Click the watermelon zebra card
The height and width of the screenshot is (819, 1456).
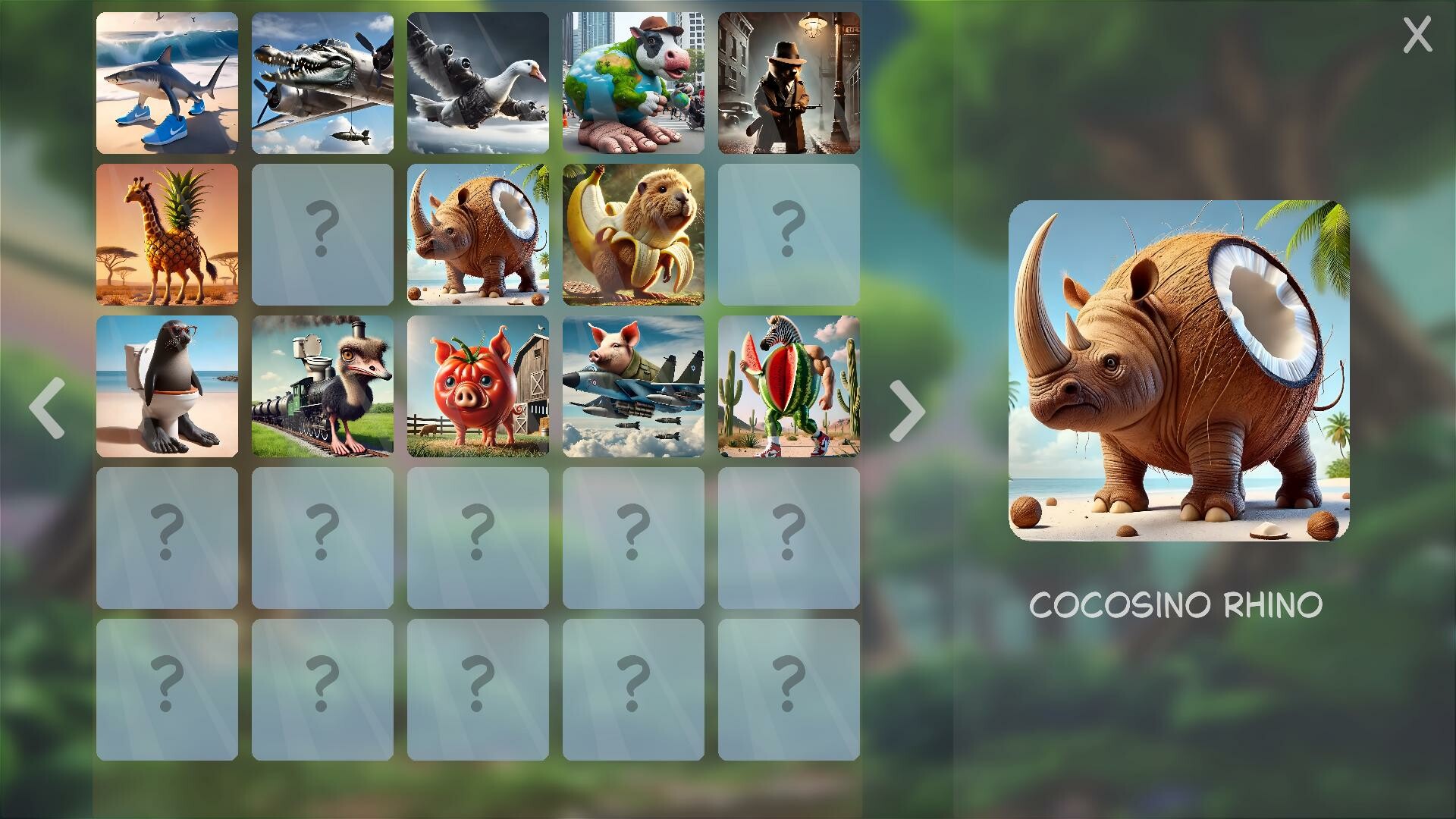pyautogui.click(x=789, y=387)
